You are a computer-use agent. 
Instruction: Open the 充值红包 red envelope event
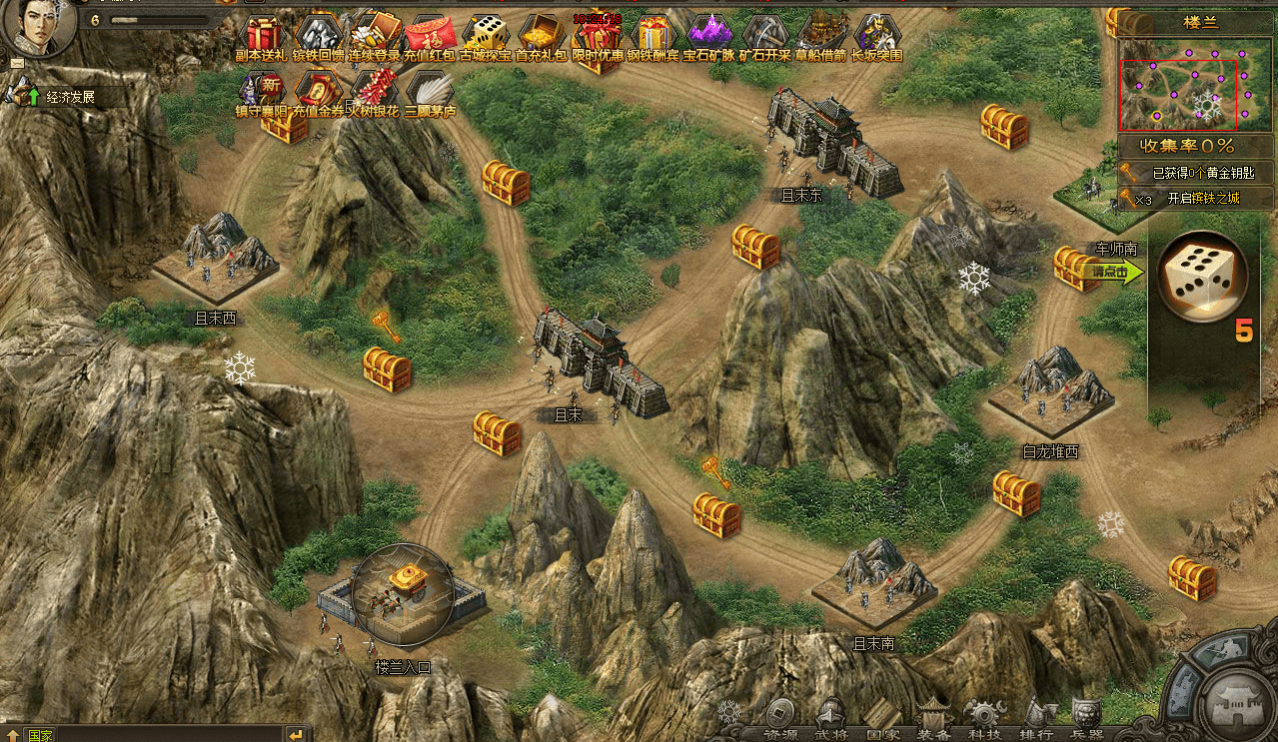[430, 34]
